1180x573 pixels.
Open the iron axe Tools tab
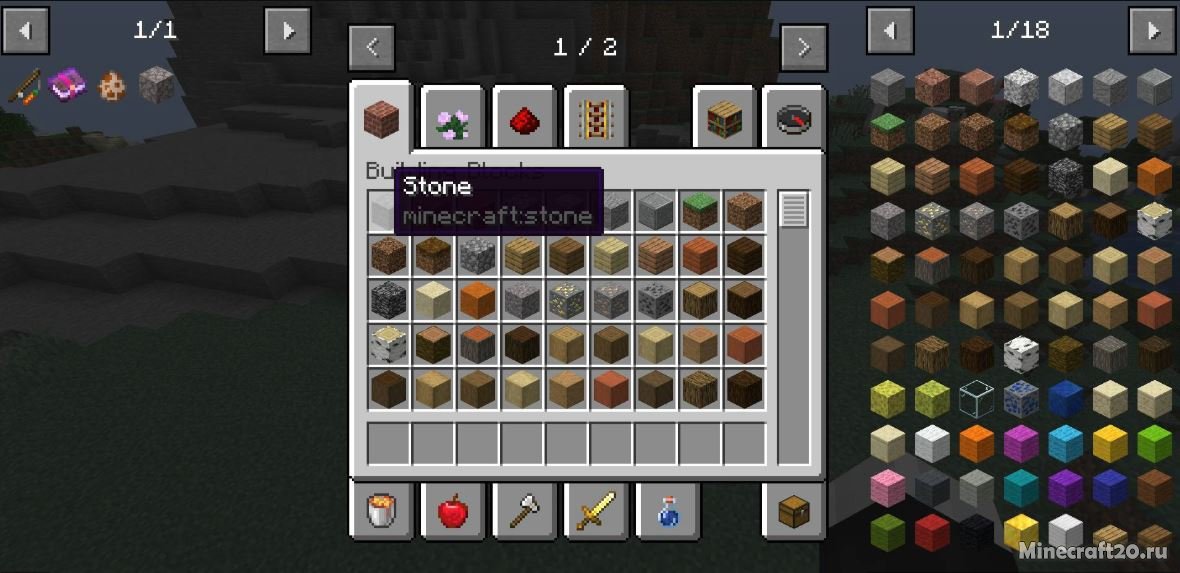(524, 512)
